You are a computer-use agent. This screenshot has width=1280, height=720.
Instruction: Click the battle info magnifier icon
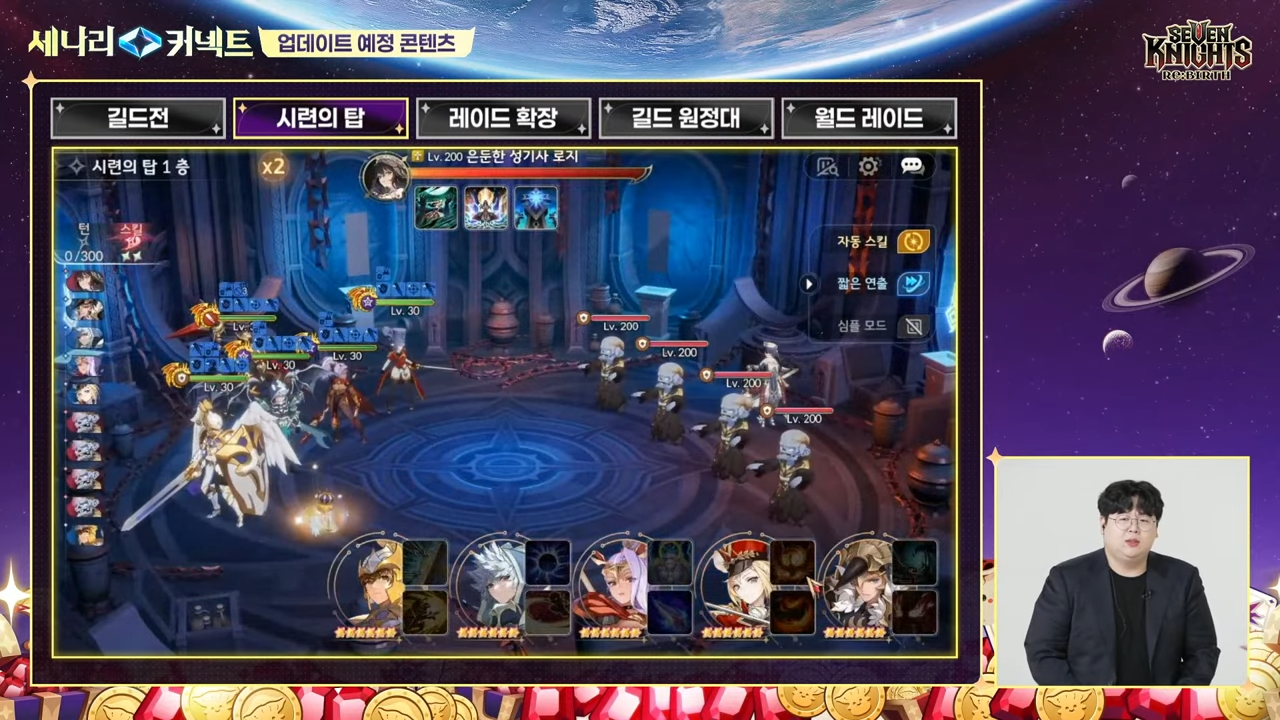827,167
